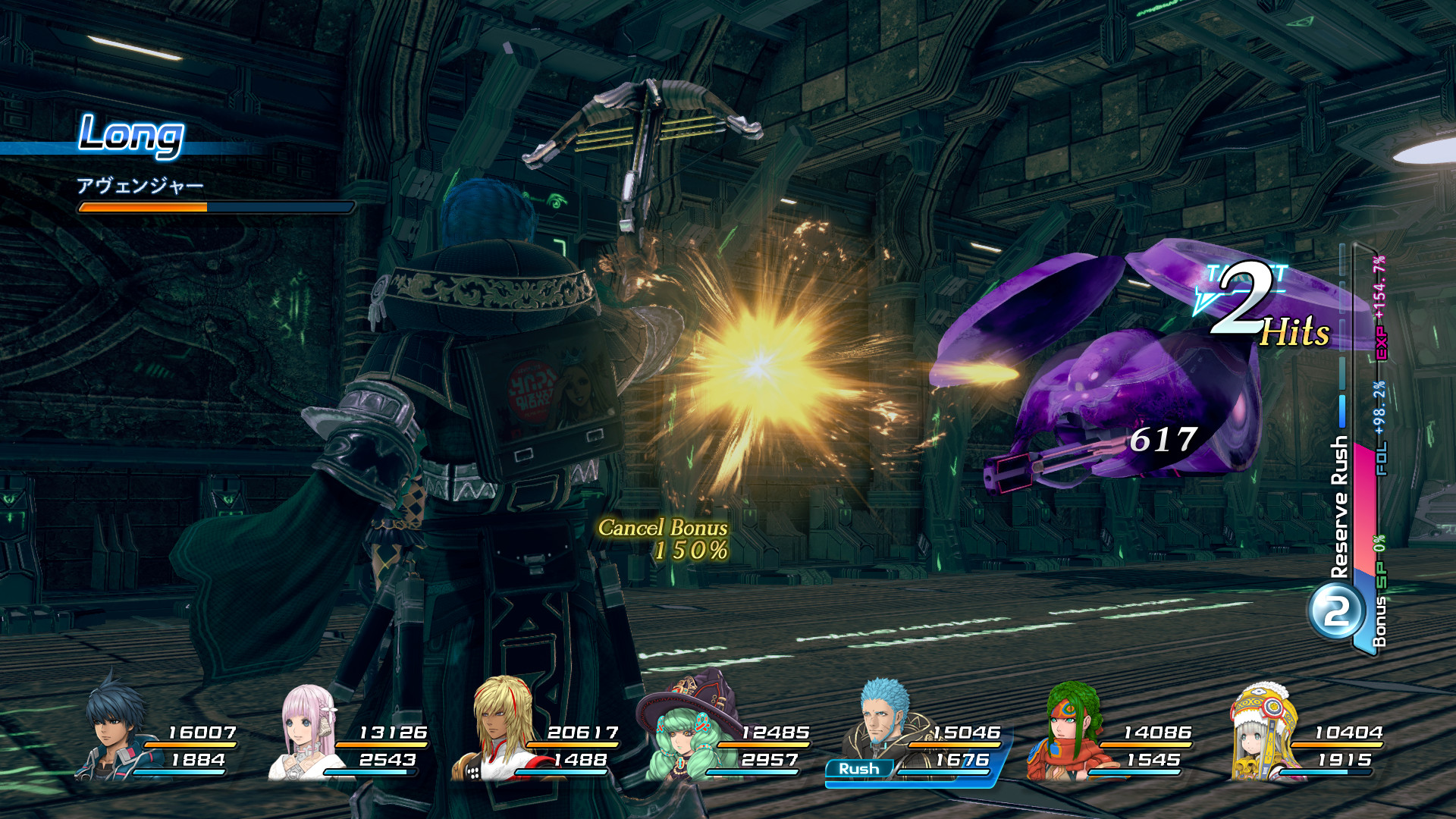Activate the Rush label on the party bar
Viewport: 1456px width, 819px height.
[x=858, y=769]
